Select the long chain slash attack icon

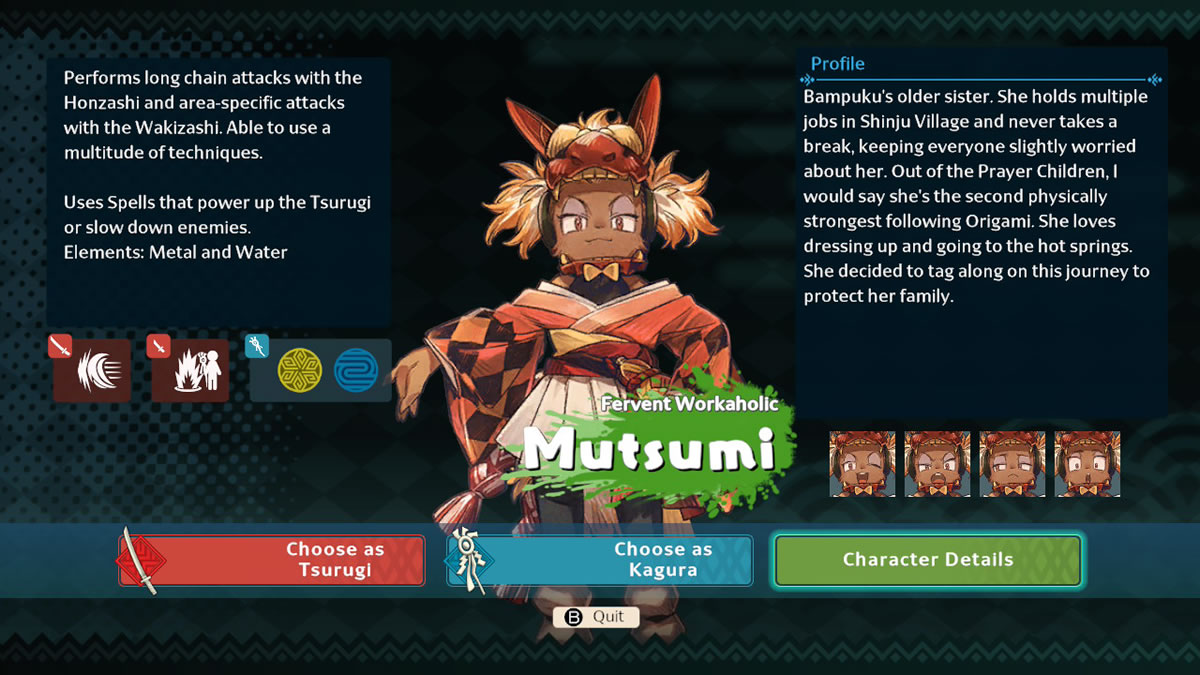(x=92, y=370)
